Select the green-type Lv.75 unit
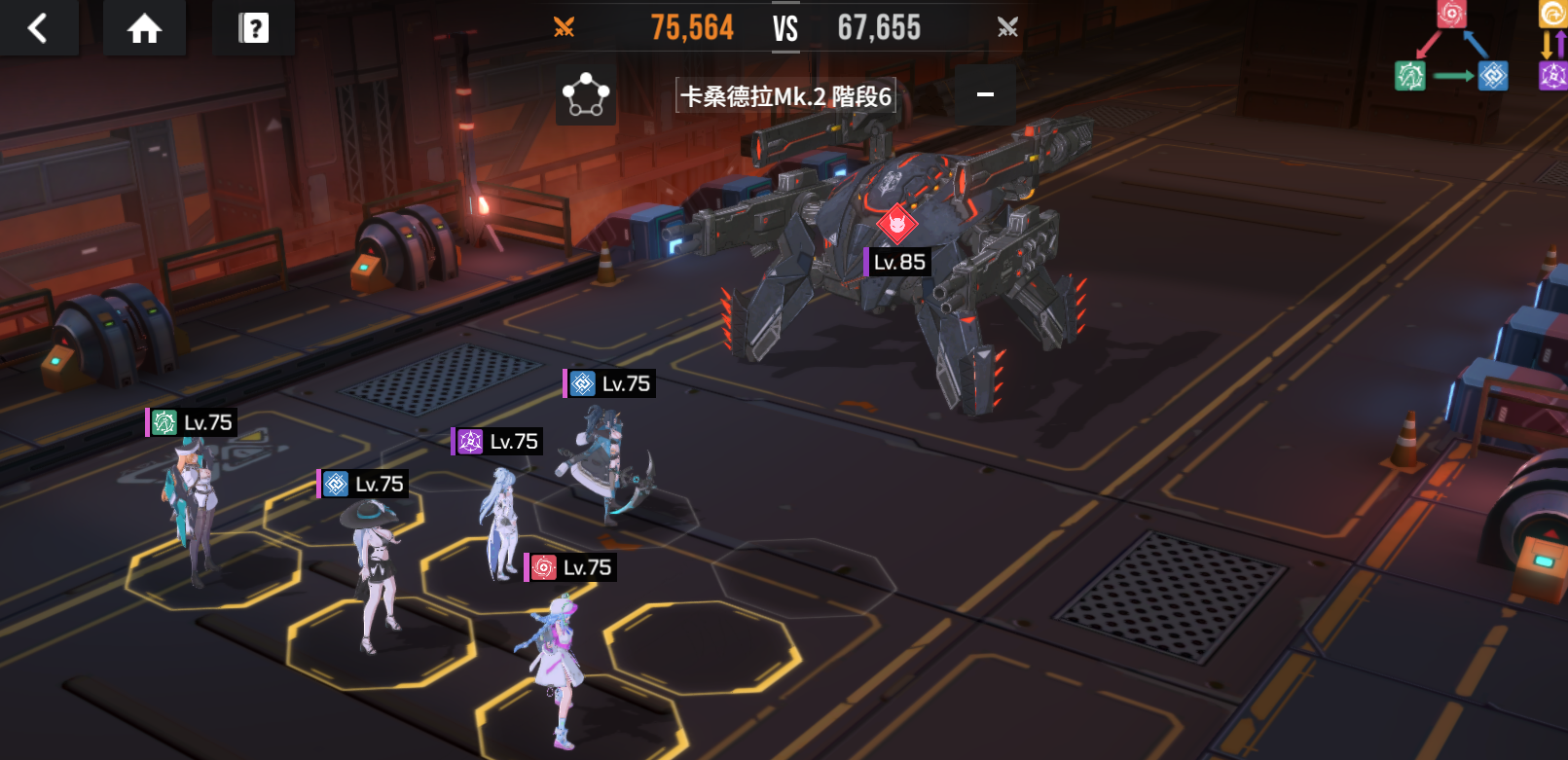Image resolution: width=1568 pixels, height=760 pixels. [192, 506]
